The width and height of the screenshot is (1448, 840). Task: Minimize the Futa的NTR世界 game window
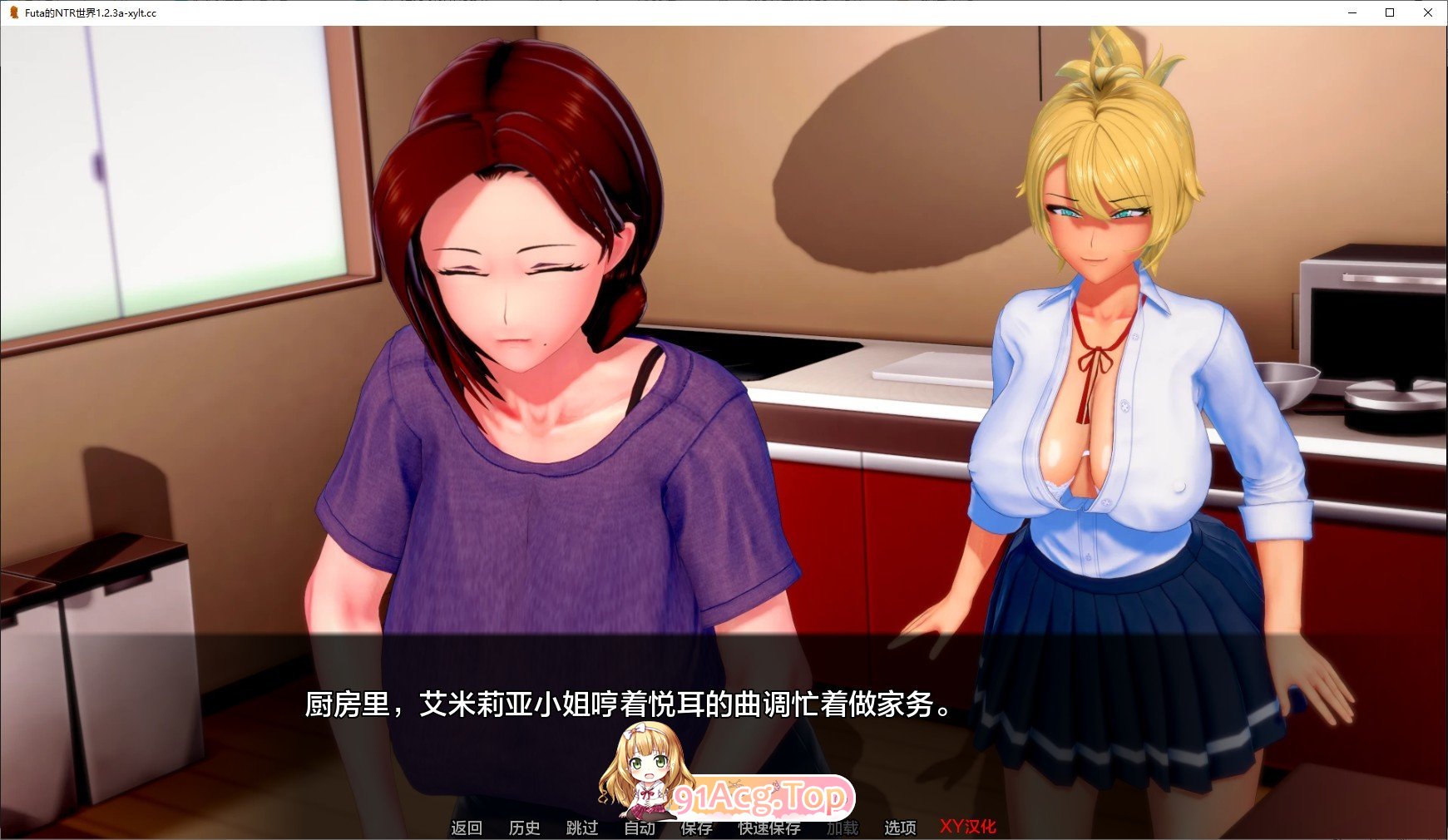[1351, 12]
